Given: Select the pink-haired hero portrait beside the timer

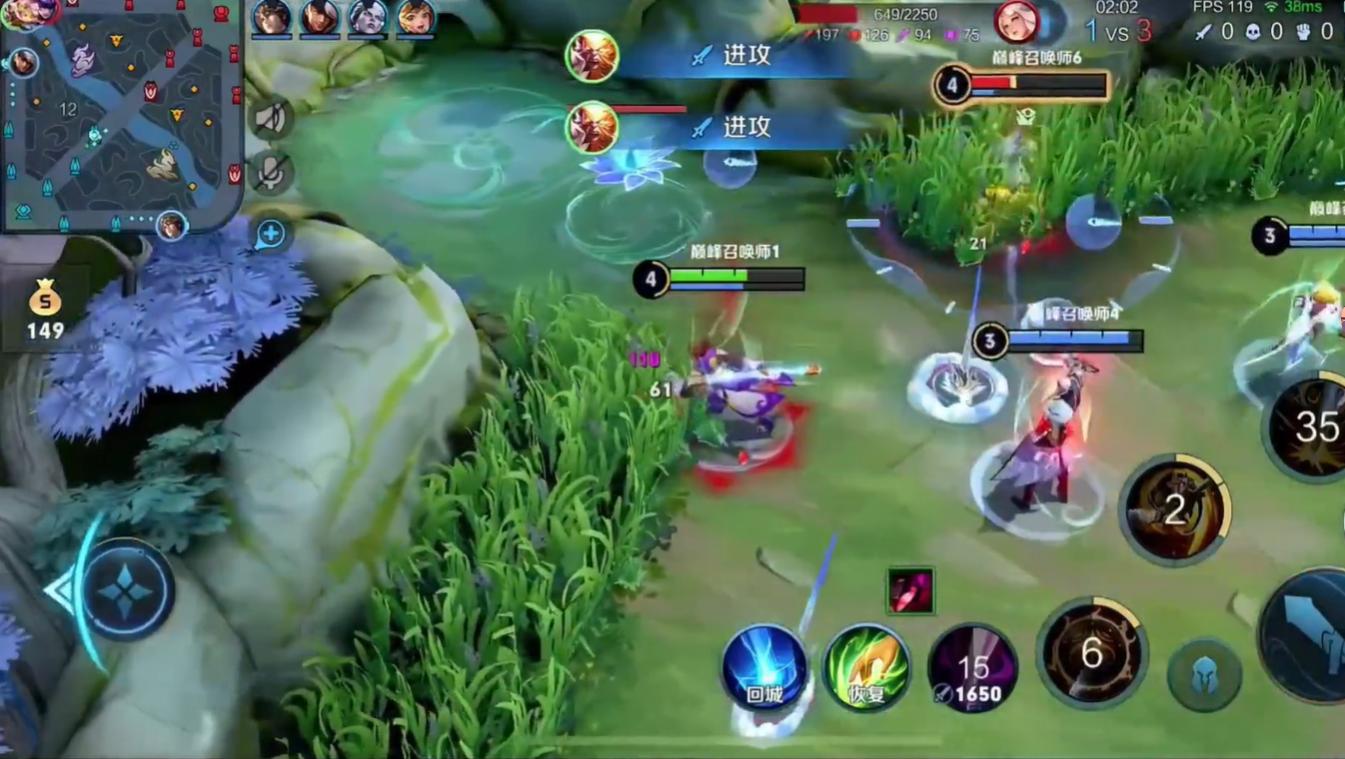Looking at the screenshot, I should tap(1016, 22).
